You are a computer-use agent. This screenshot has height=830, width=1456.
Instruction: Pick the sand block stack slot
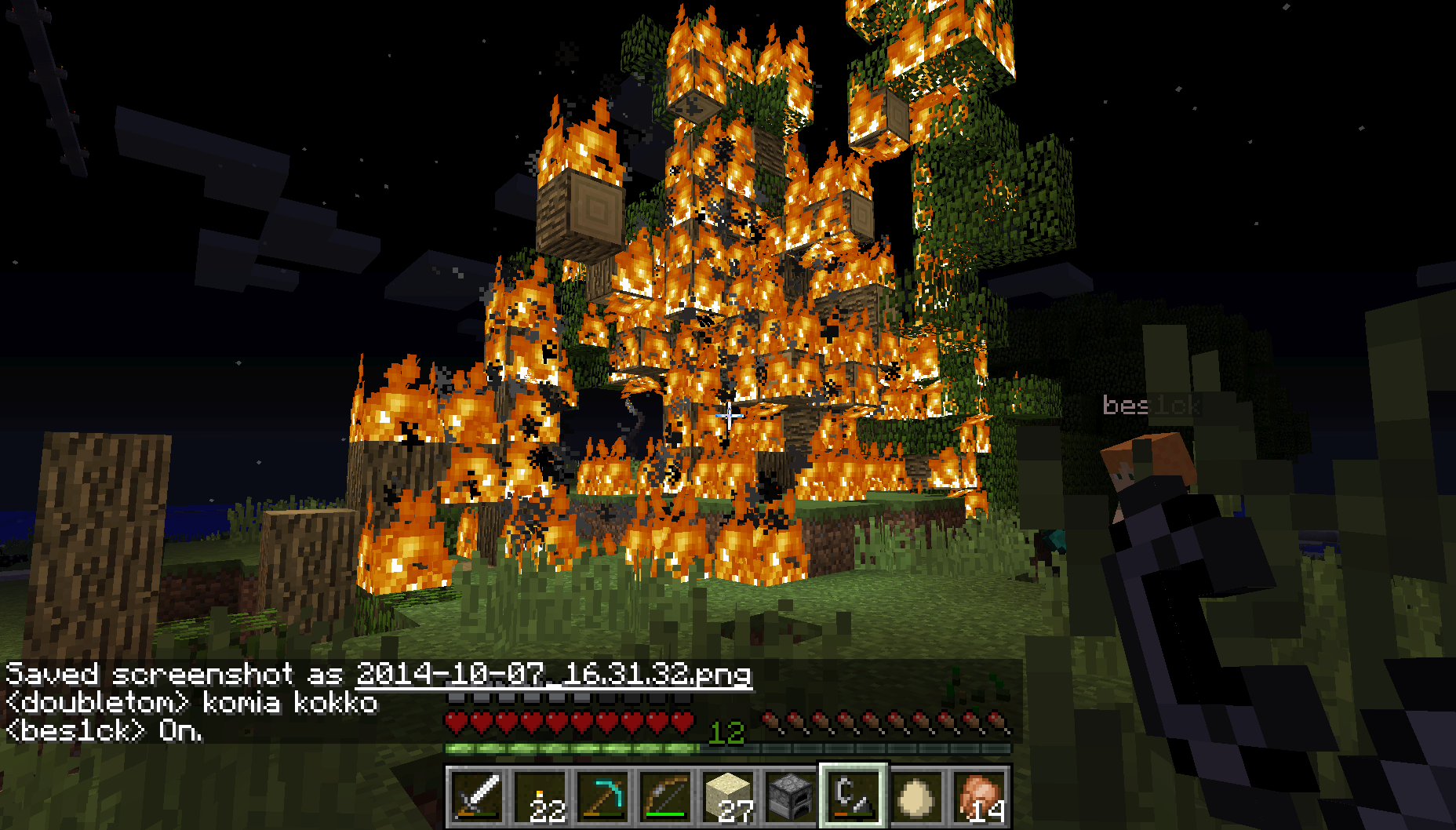coord(729,796)
